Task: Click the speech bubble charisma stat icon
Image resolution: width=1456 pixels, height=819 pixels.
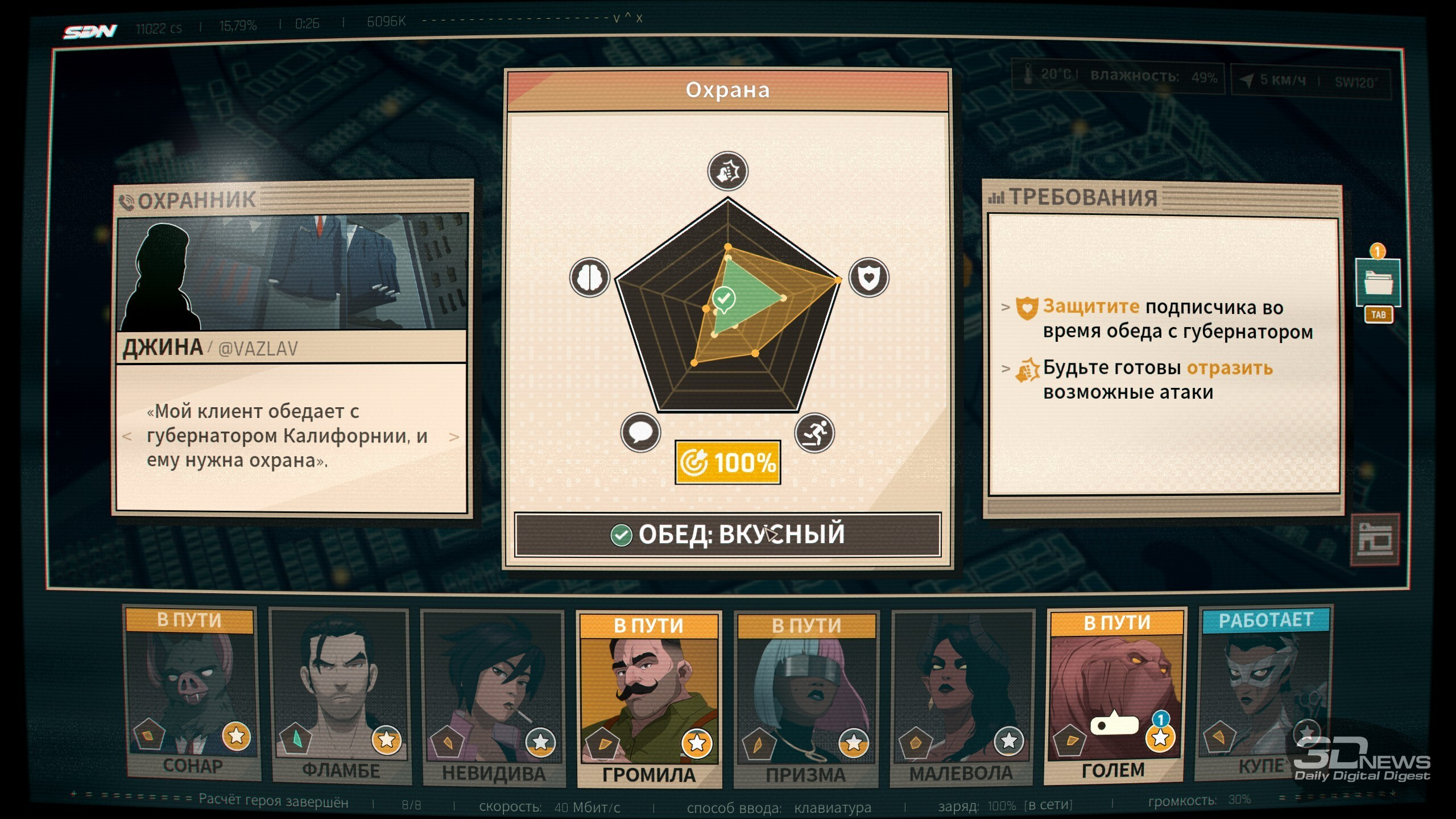Action: pyautogui.click(x=640, y=432)
